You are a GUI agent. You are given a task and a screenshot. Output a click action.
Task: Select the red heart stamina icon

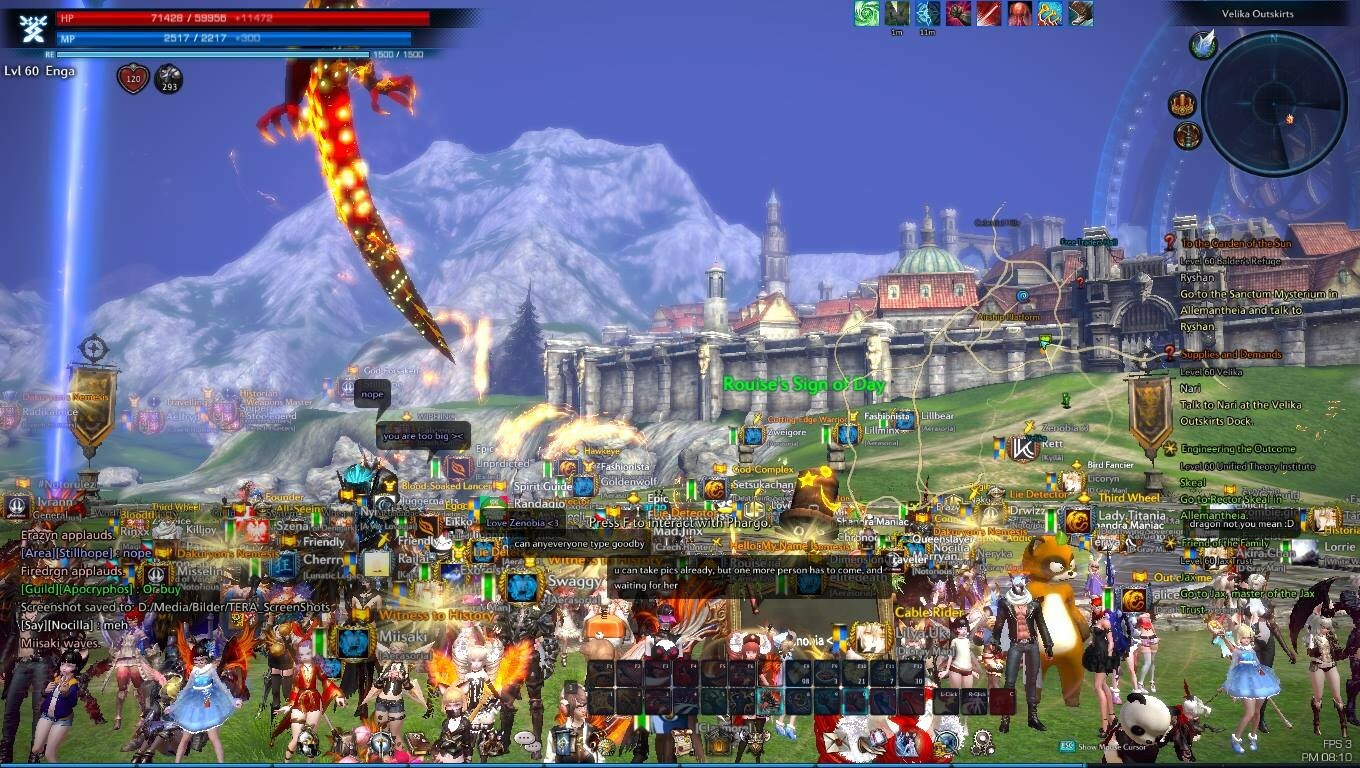[x=133, y=78]
